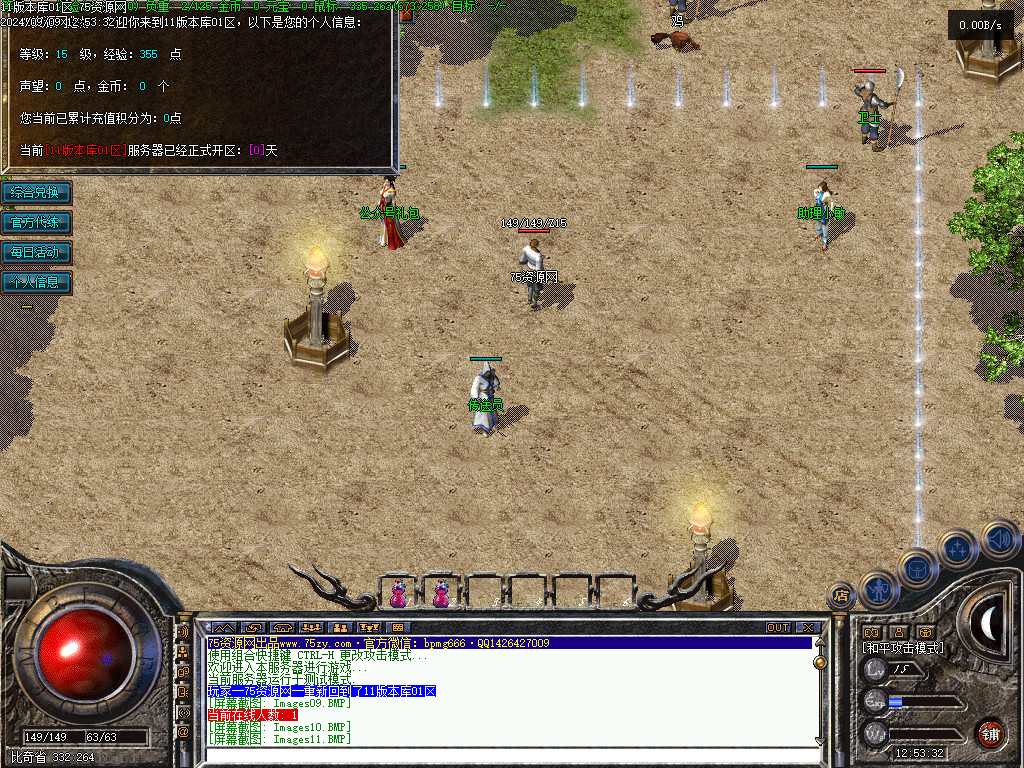The image size is (1024, 768).
Task: Open the bag inventory round button
Action: coord(917,569)
